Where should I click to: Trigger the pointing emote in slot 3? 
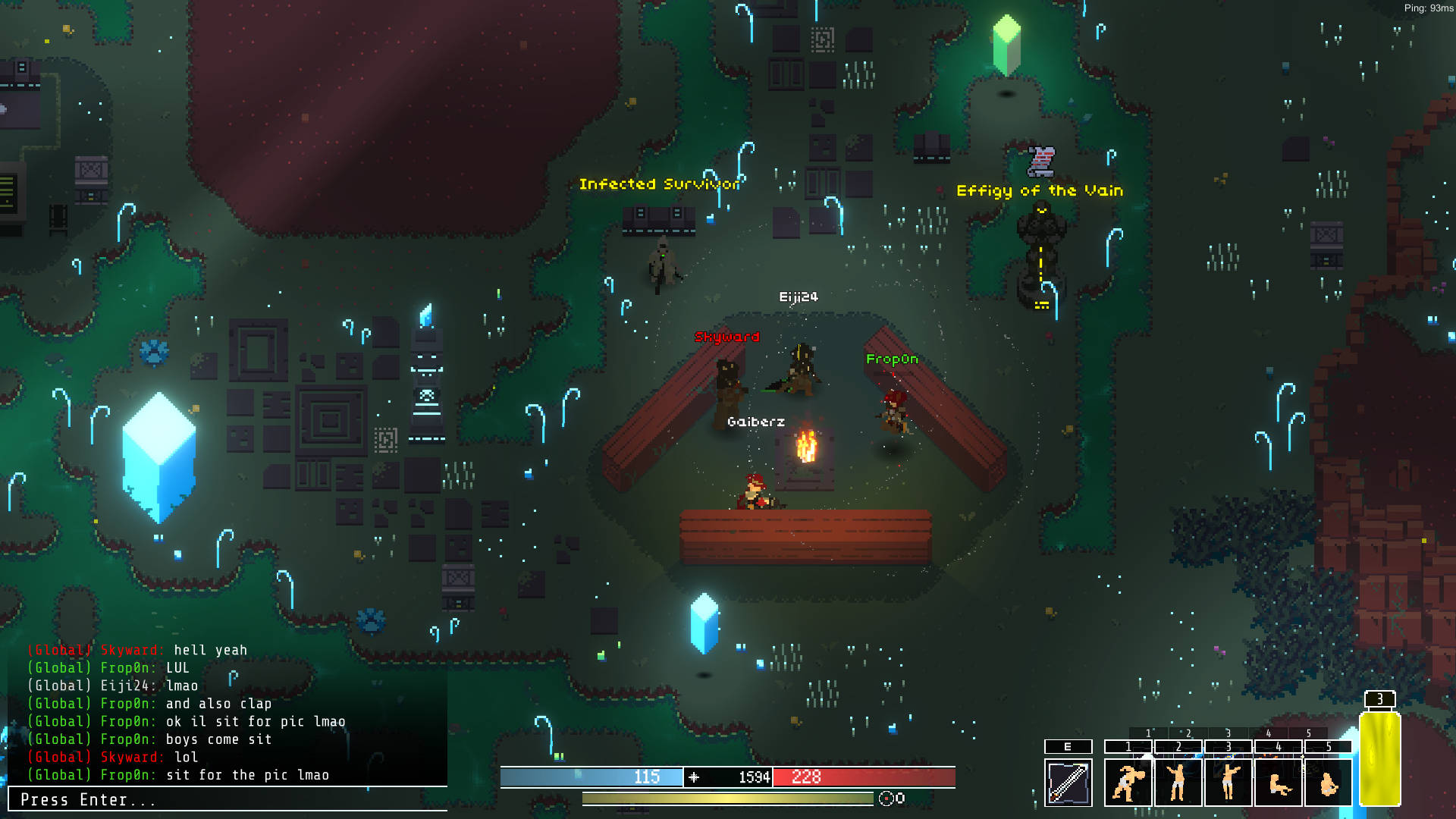(x=1228, y=782)
